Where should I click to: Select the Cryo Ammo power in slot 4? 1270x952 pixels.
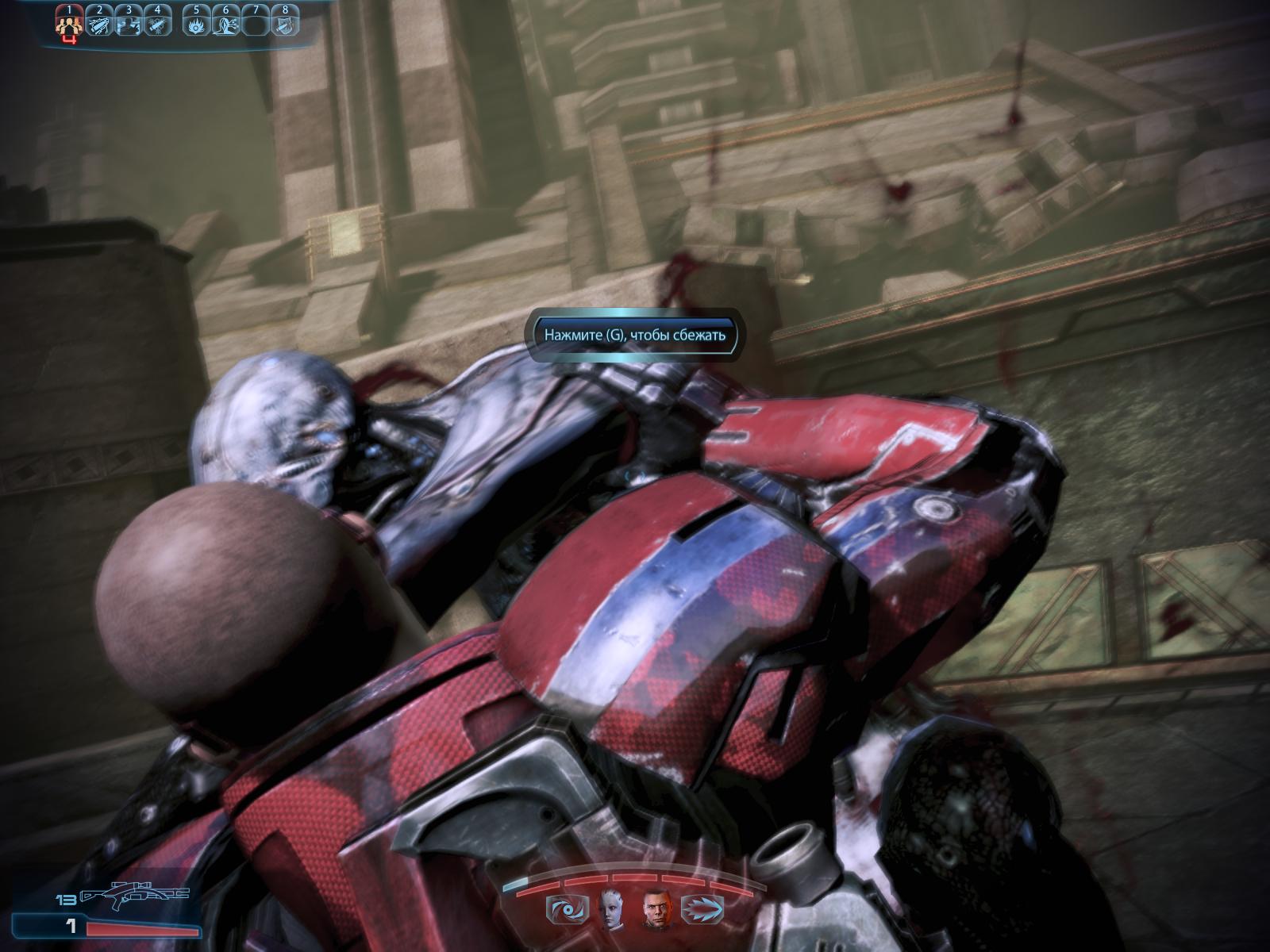[x=158, y=25]
